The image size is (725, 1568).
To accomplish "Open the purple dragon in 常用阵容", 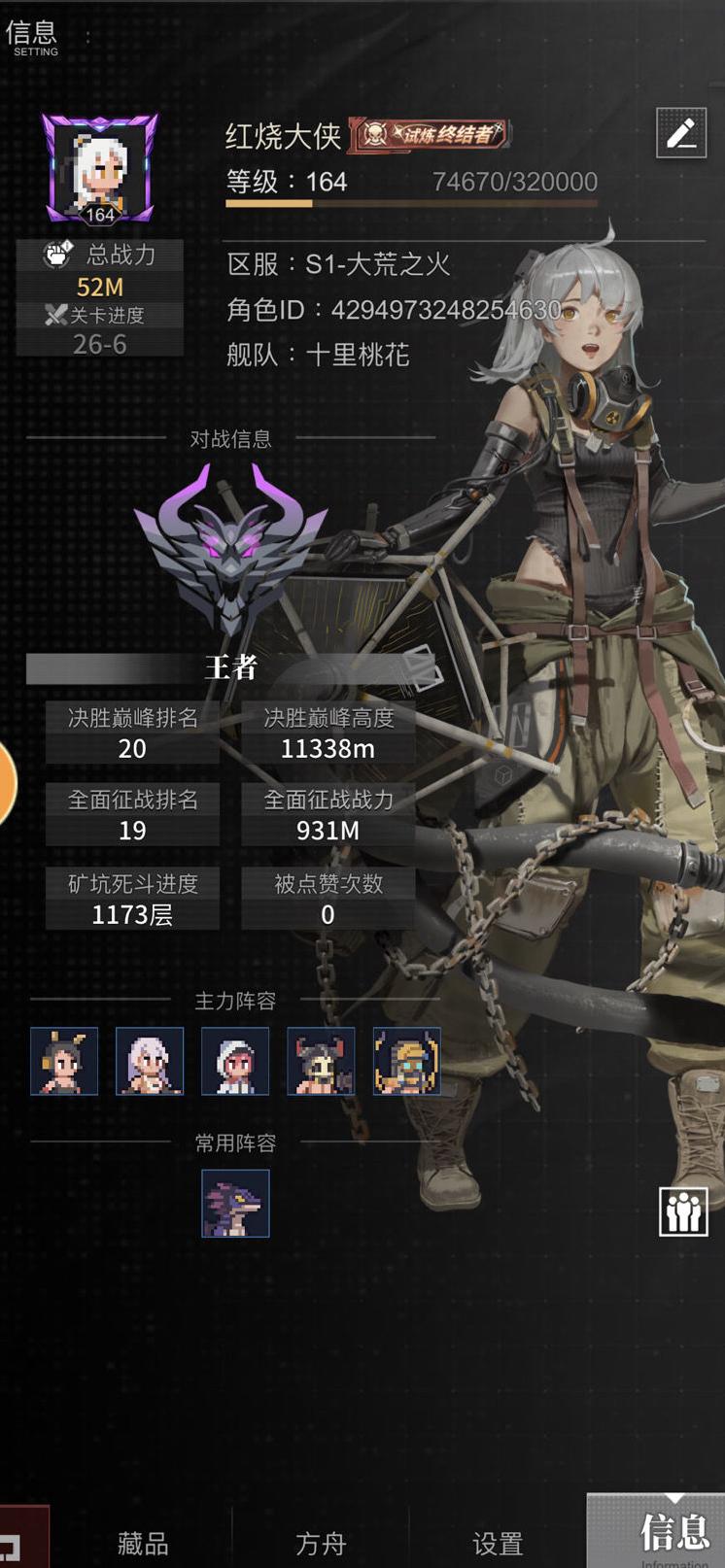I will pyautogui.click(x=235, y=1204).
